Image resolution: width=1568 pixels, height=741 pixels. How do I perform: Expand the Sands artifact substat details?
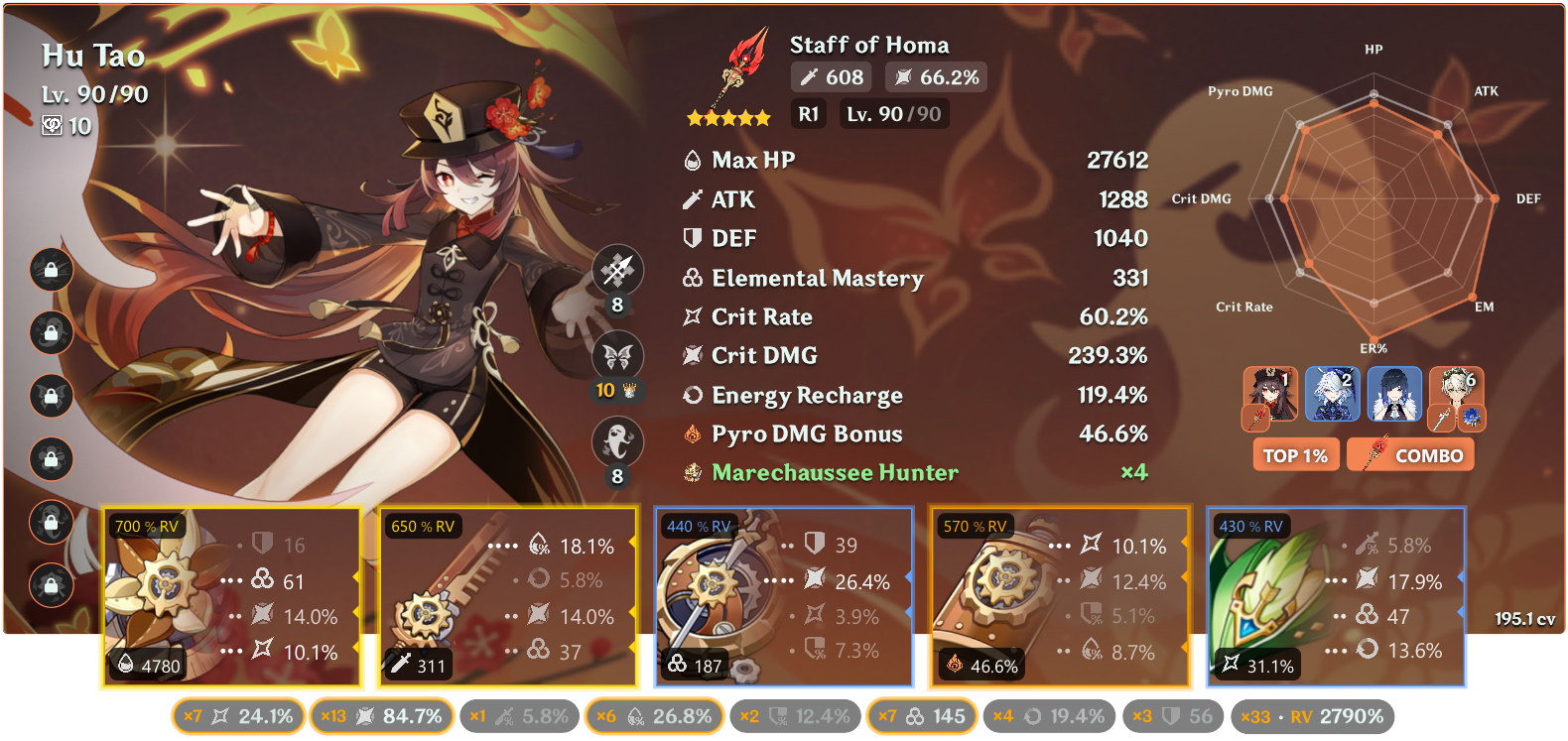click(x=784, y=595)
